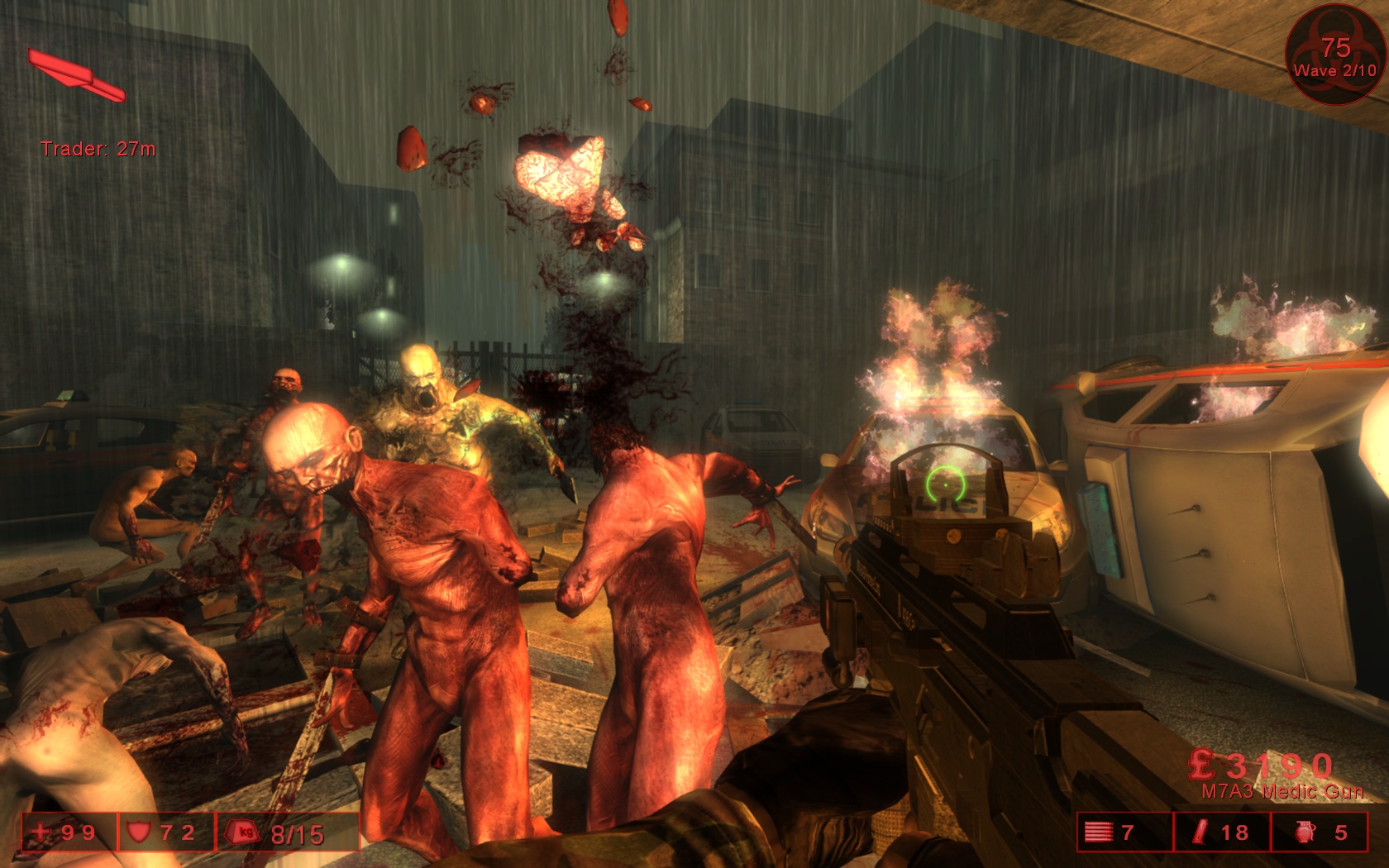
Task: Select the biohazard wave counter emblem
Action: 1334,55
